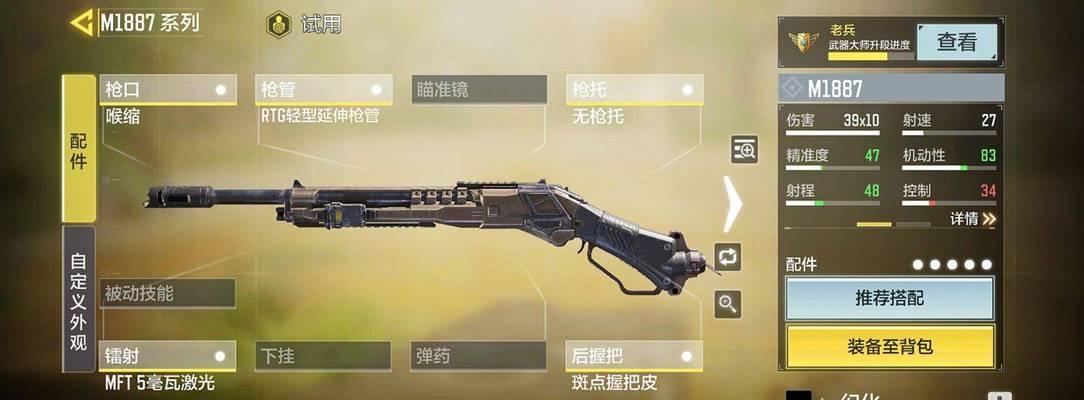Choose the 瞄准镜 optic slot
The height and width of the screenshot is (400, 1084).
pyautogui.click(x=479, y=90)
